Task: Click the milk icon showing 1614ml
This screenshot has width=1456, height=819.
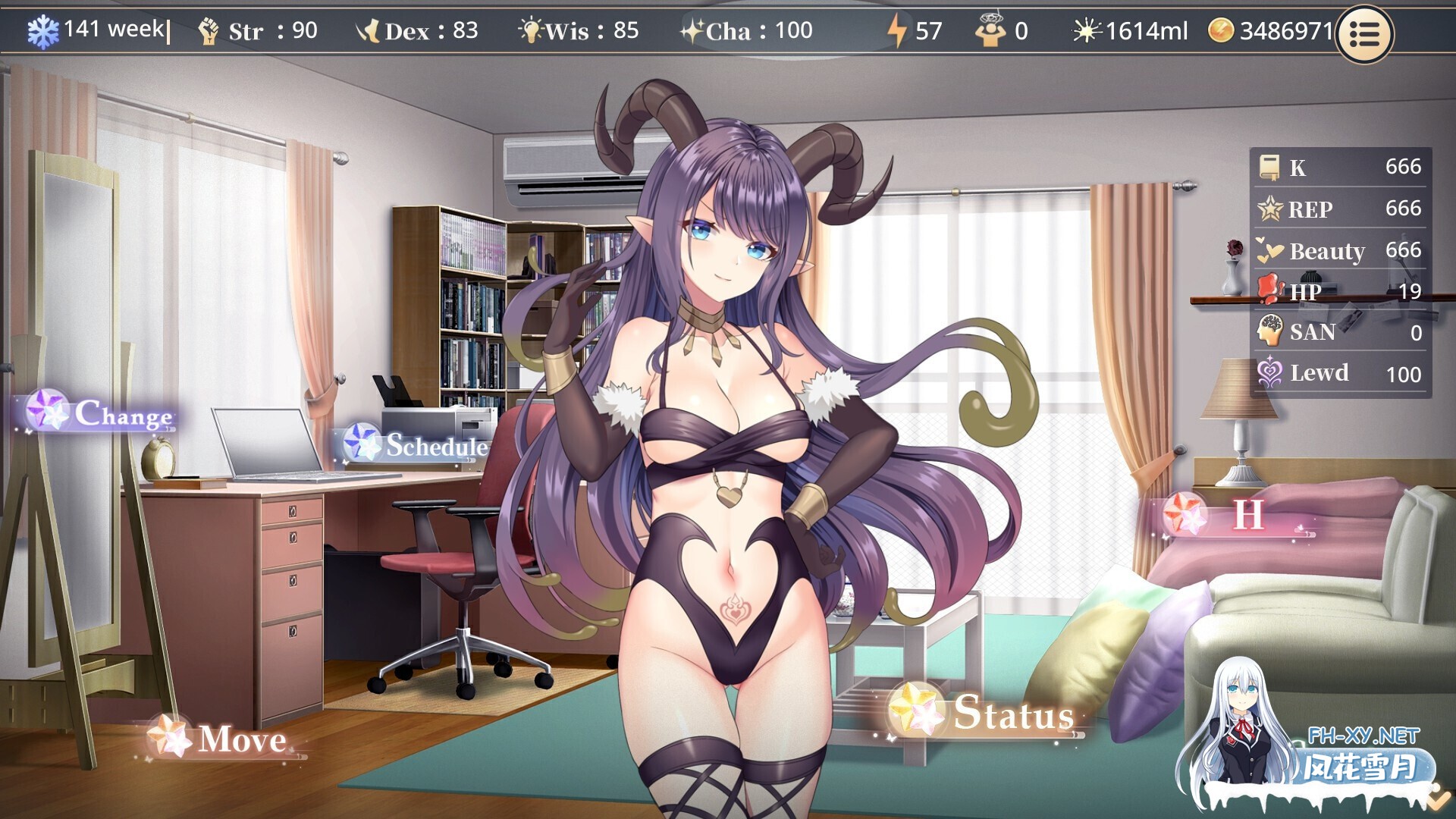Action: tap(1087, 31)
